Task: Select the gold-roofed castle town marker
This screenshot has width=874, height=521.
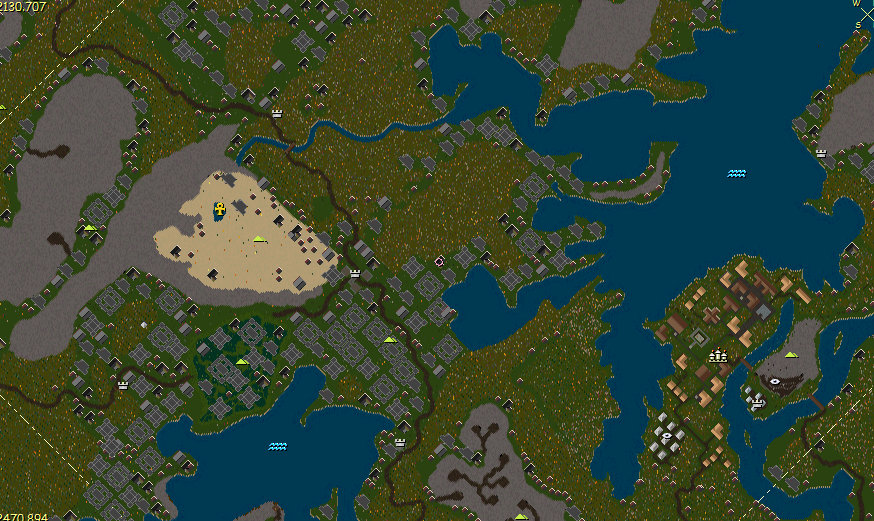Action: (717, 353)
